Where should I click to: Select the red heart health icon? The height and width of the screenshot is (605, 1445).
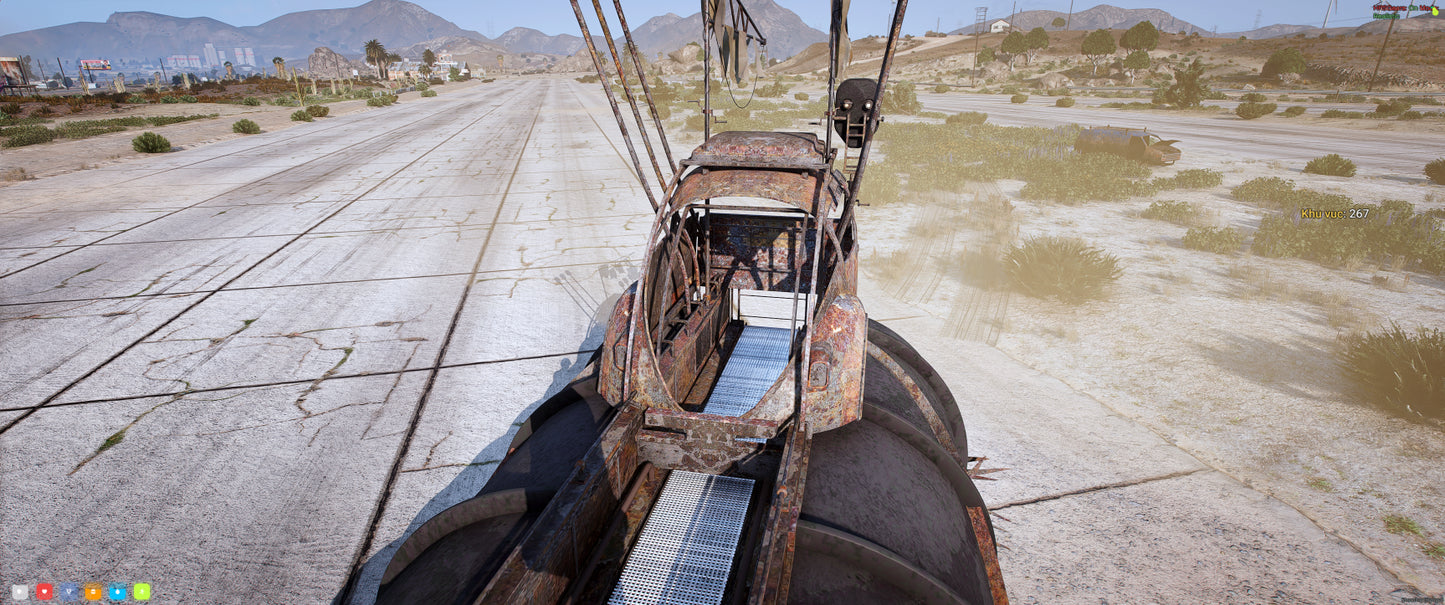point(44,591)
